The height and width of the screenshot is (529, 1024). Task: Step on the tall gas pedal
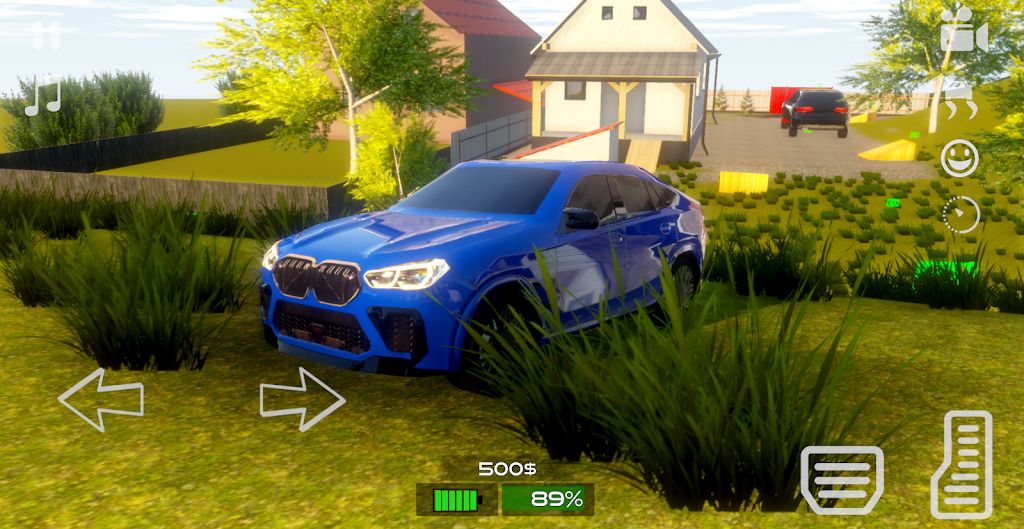pos(961,465)
